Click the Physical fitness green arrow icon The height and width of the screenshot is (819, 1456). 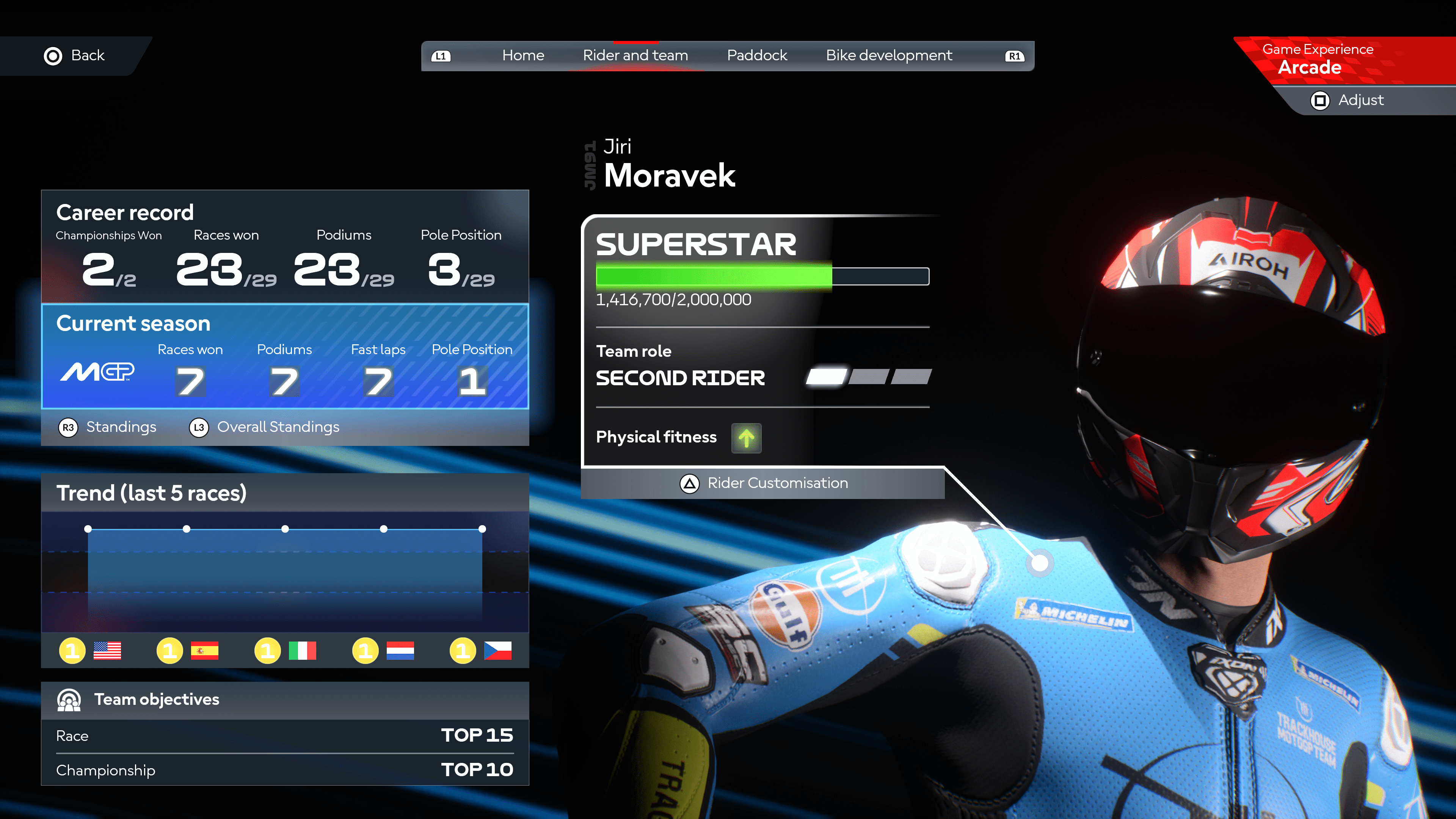click(746, 438)
